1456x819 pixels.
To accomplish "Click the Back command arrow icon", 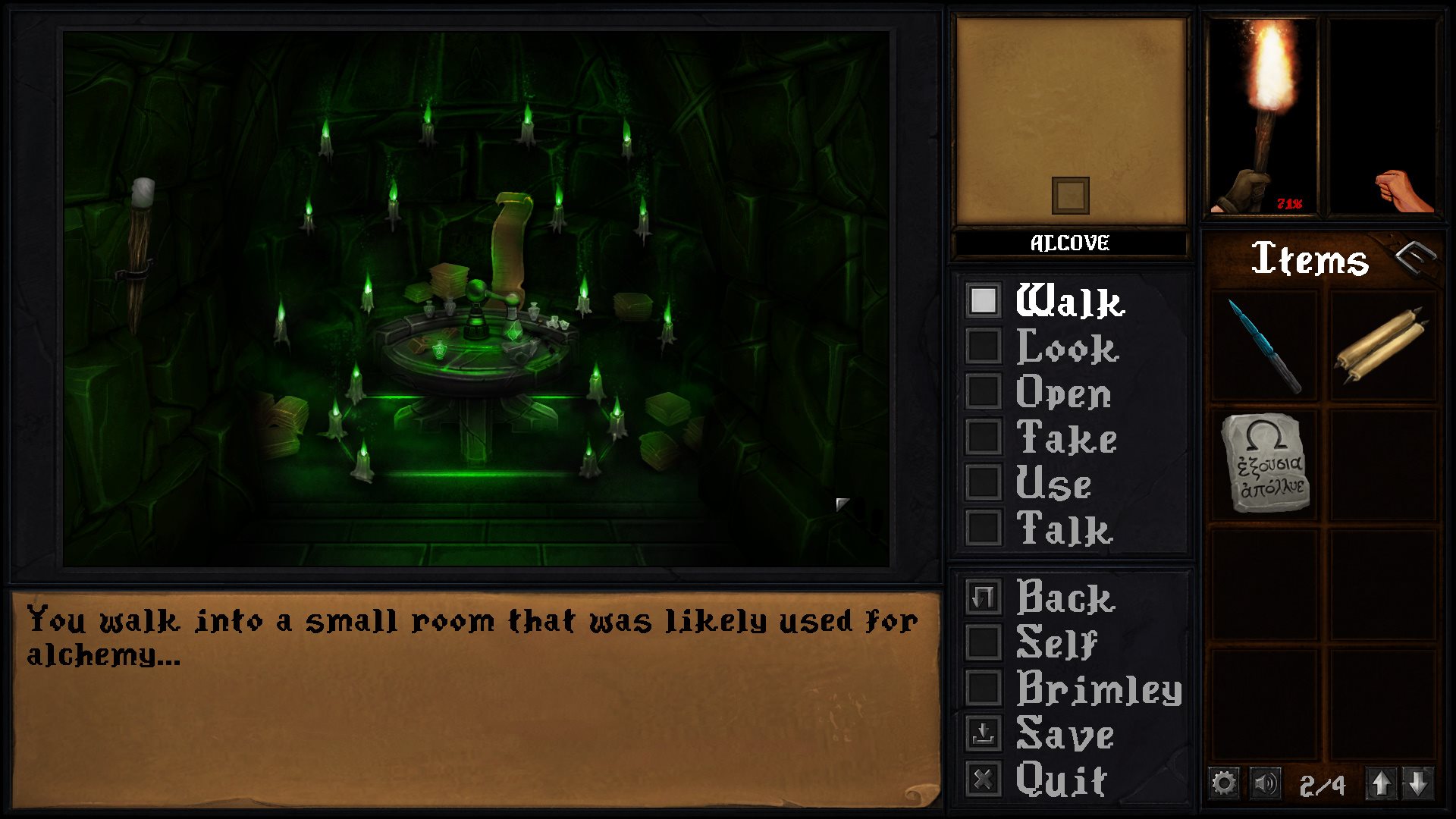I will pyautogui.click(x=983, y=599).
